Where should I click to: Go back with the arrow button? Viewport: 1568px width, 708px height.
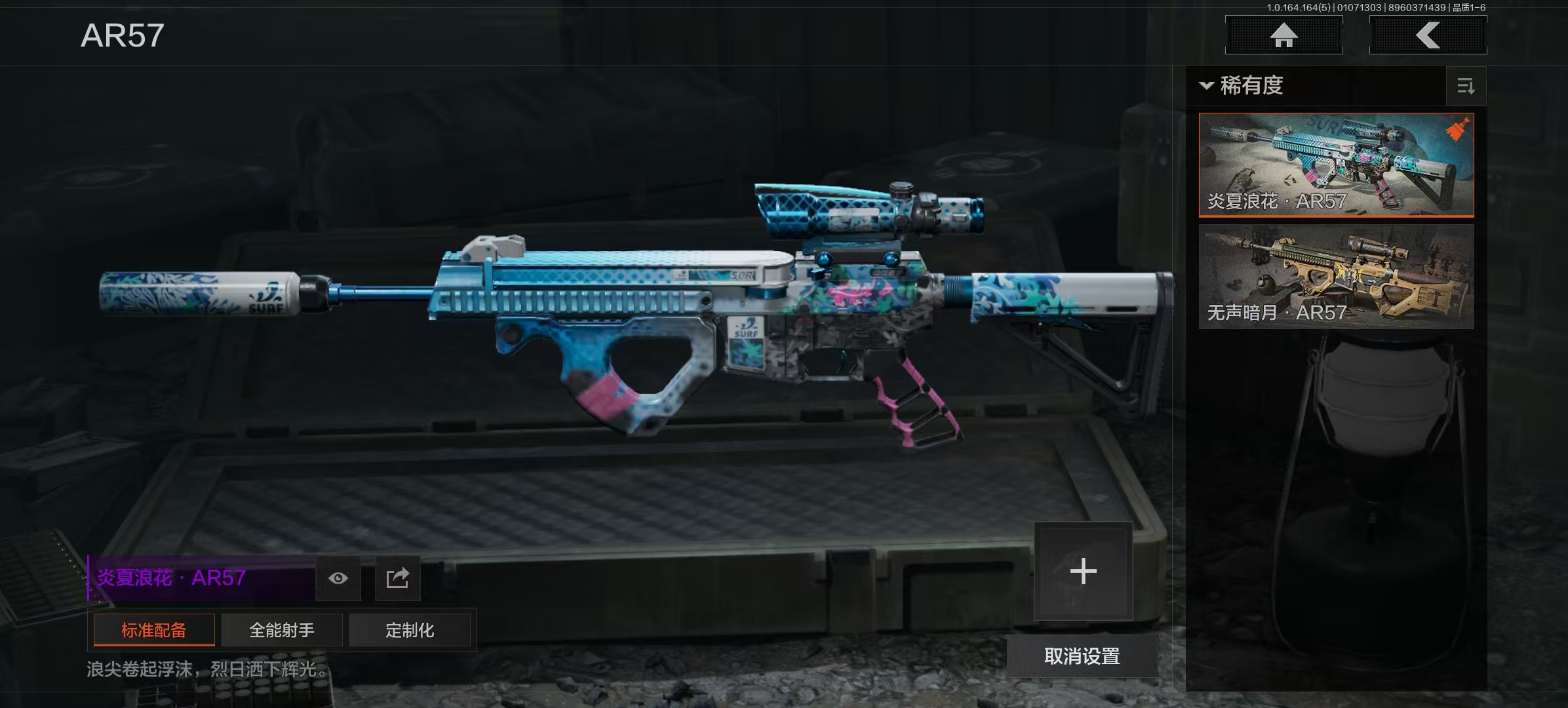[x=1428, y=35]
